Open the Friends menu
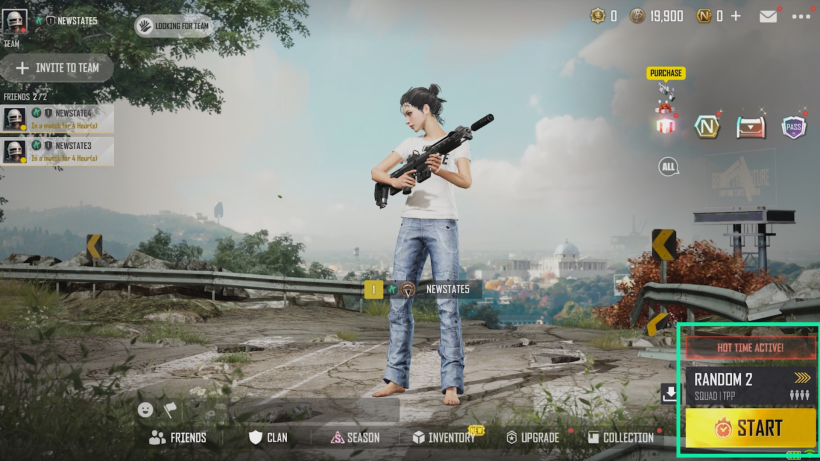Viewport: 820px width, 461px height. coord(178,437)
